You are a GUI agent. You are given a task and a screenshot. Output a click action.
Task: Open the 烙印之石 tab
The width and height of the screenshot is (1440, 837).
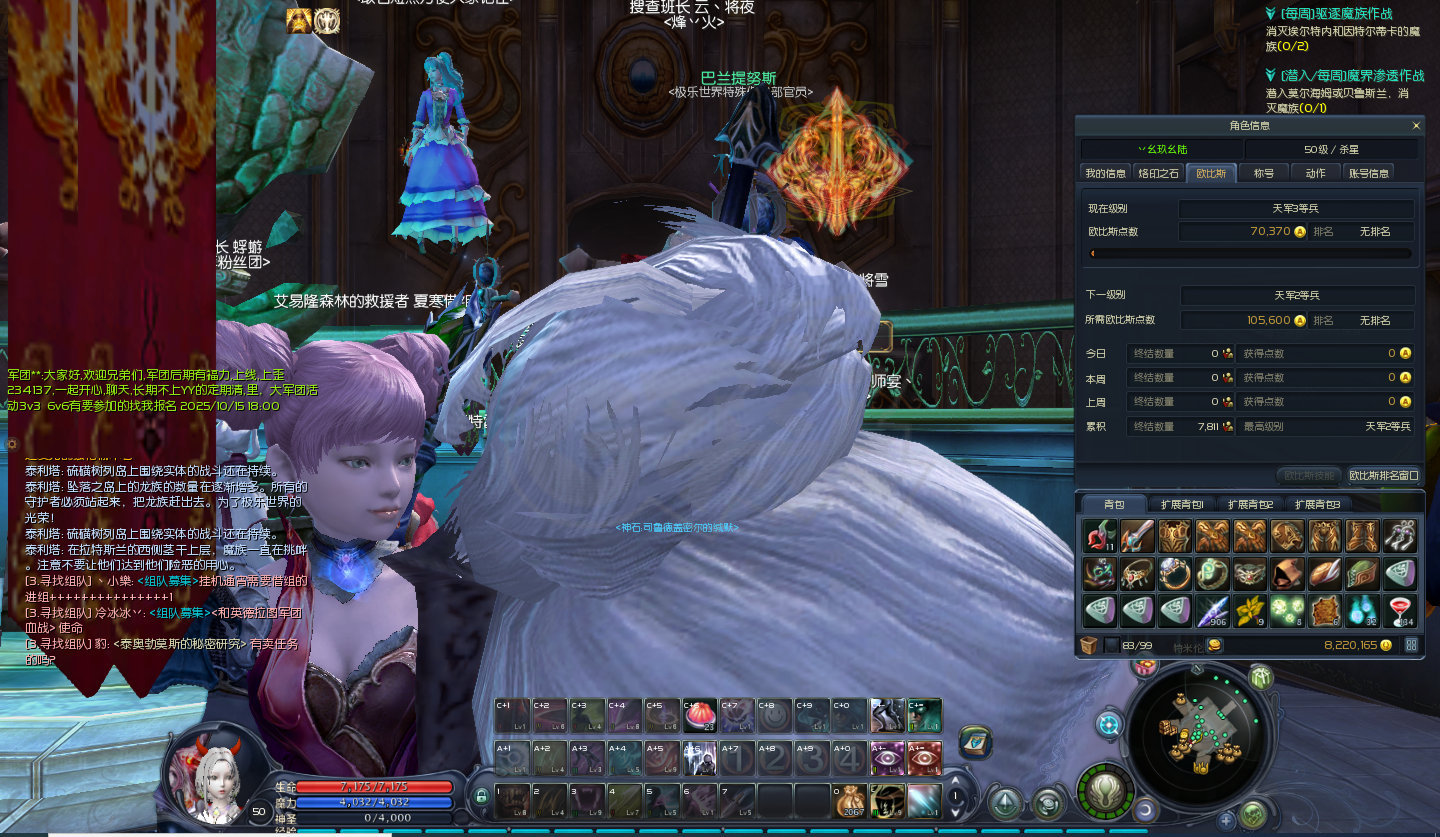[1158, 173]
